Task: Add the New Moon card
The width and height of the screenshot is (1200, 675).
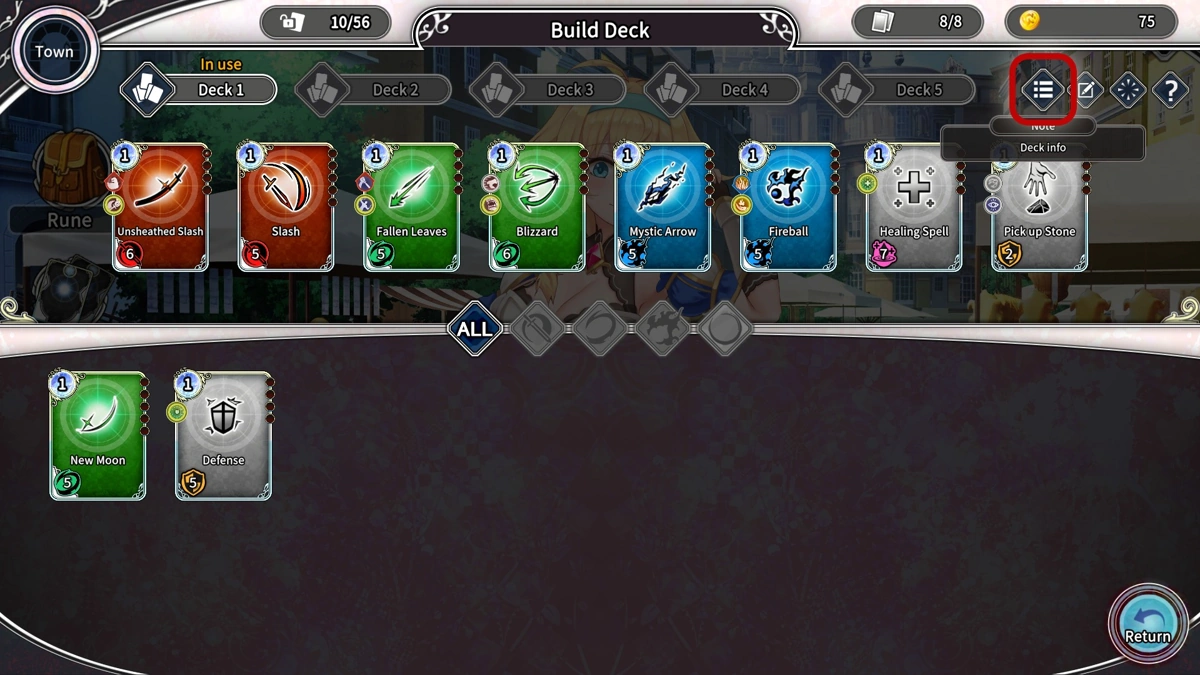Action: [x=98, y=435]
